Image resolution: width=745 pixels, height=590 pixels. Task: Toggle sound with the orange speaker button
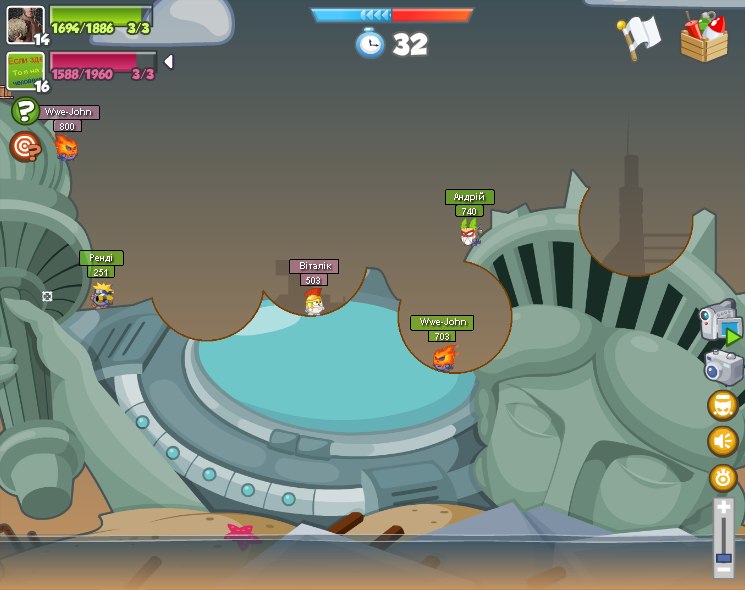coord(723,441)
